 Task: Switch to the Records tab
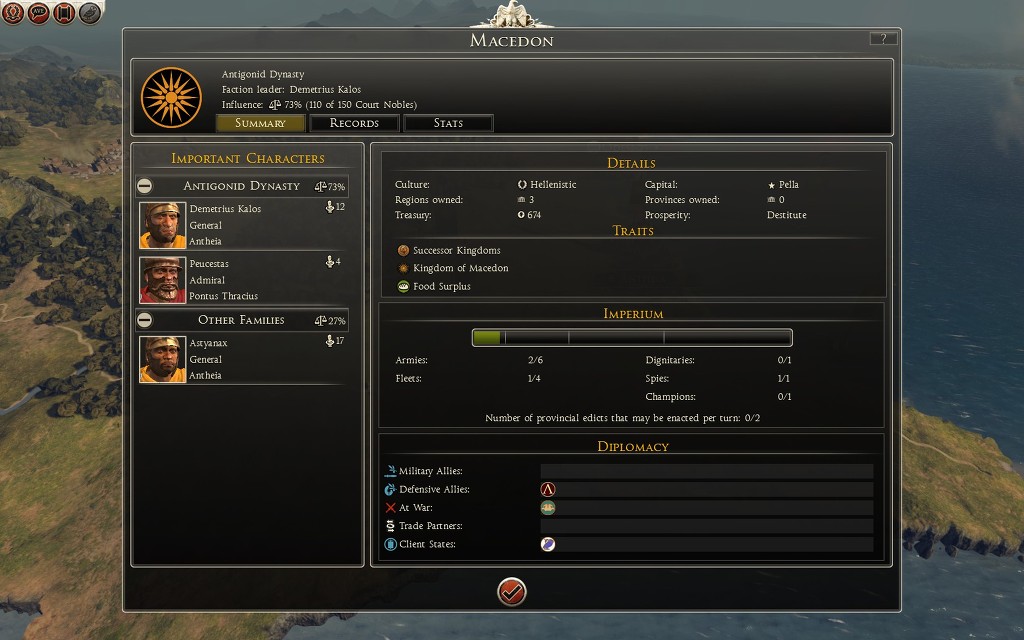pos(354,123)
